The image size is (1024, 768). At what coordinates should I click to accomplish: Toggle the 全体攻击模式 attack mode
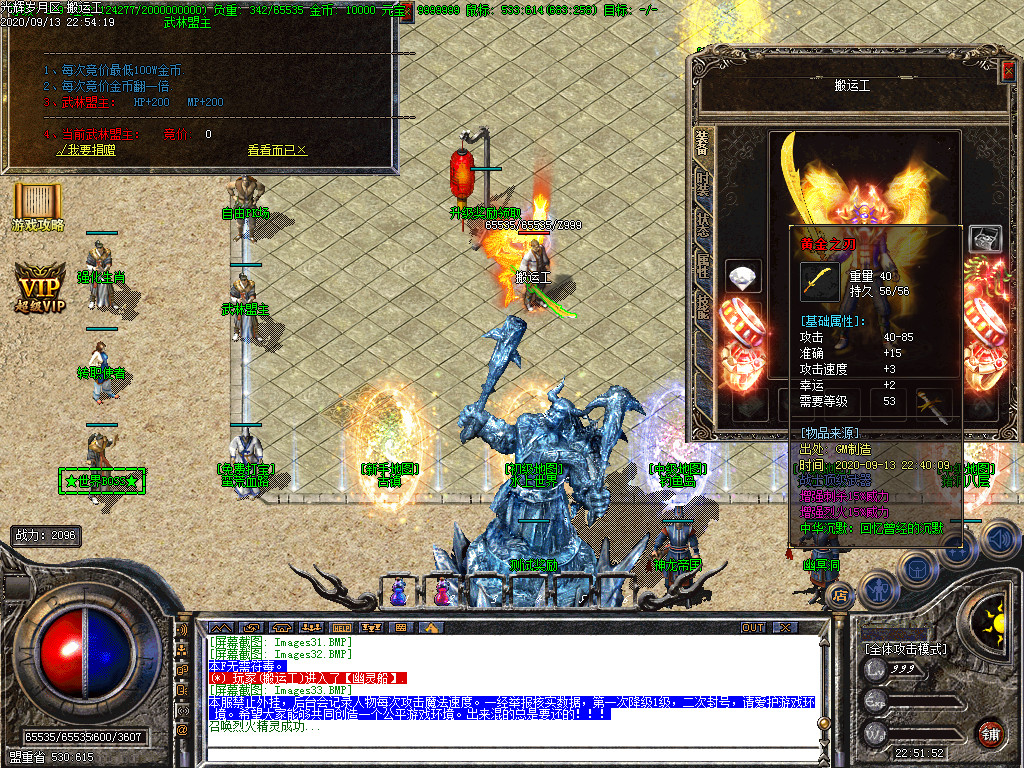(x=905, y=649)
